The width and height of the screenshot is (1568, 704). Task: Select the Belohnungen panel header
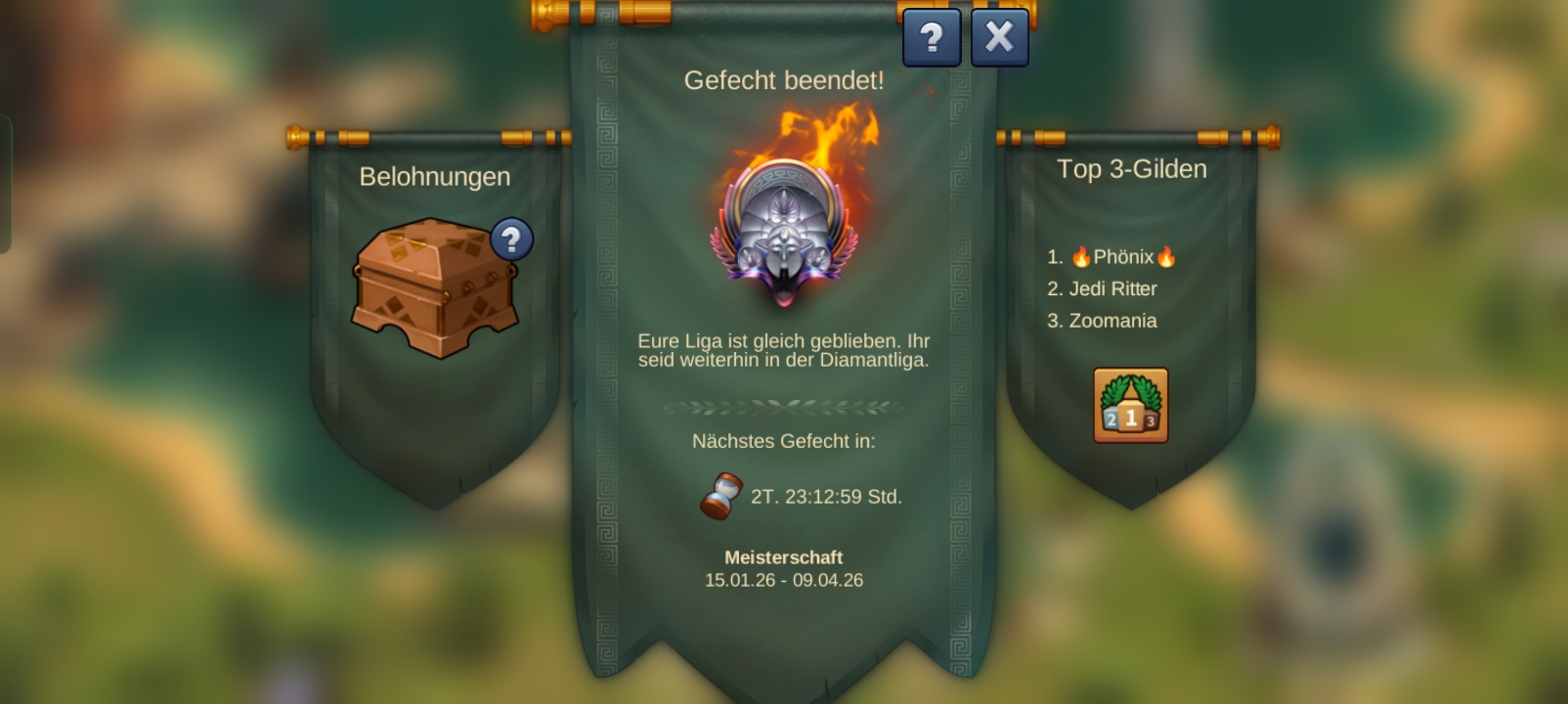pyautogui.click(x=436, y=177)
